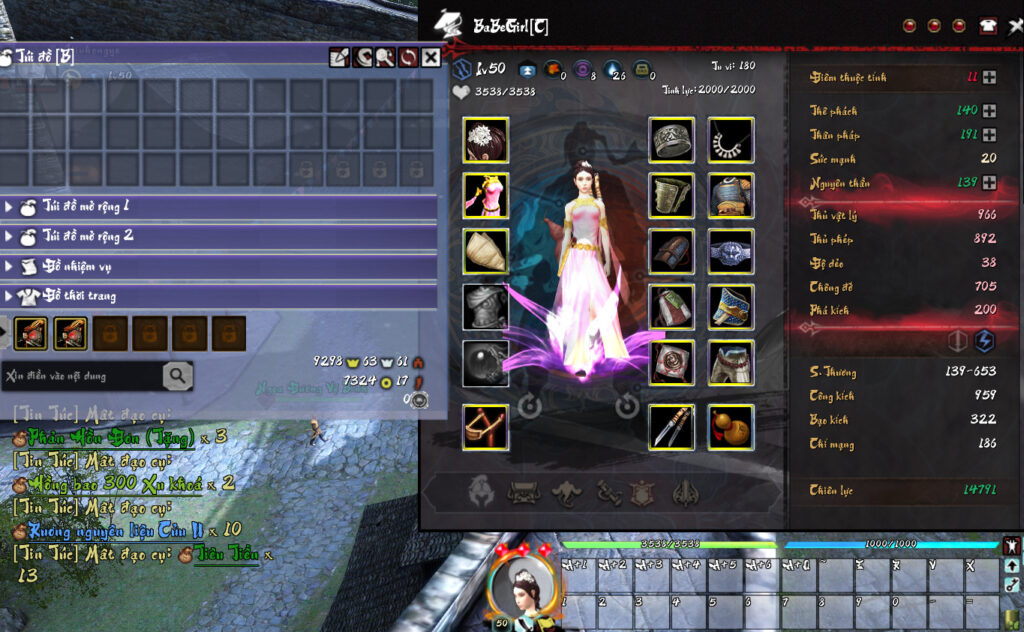Expand the Đồ nhiệm vụ quest items section

tap(10, 267)
